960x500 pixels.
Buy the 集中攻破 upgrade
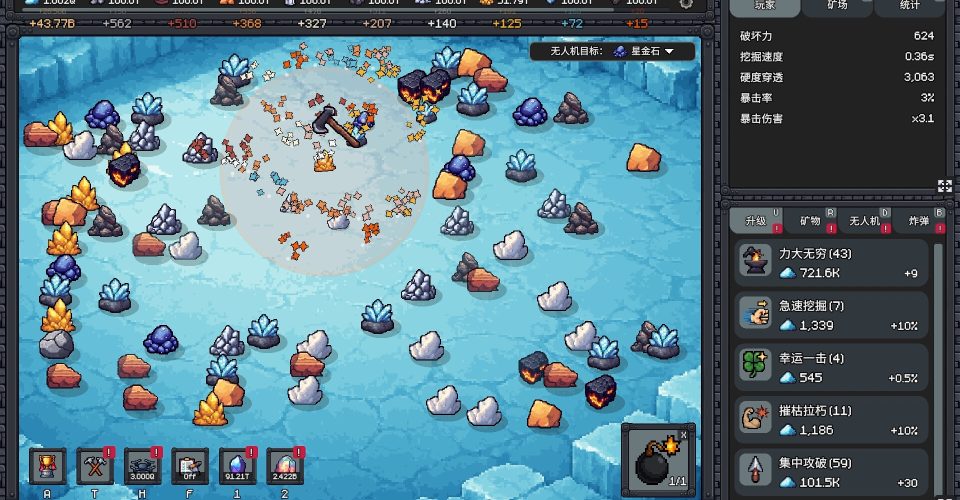(x=832, y=471)
